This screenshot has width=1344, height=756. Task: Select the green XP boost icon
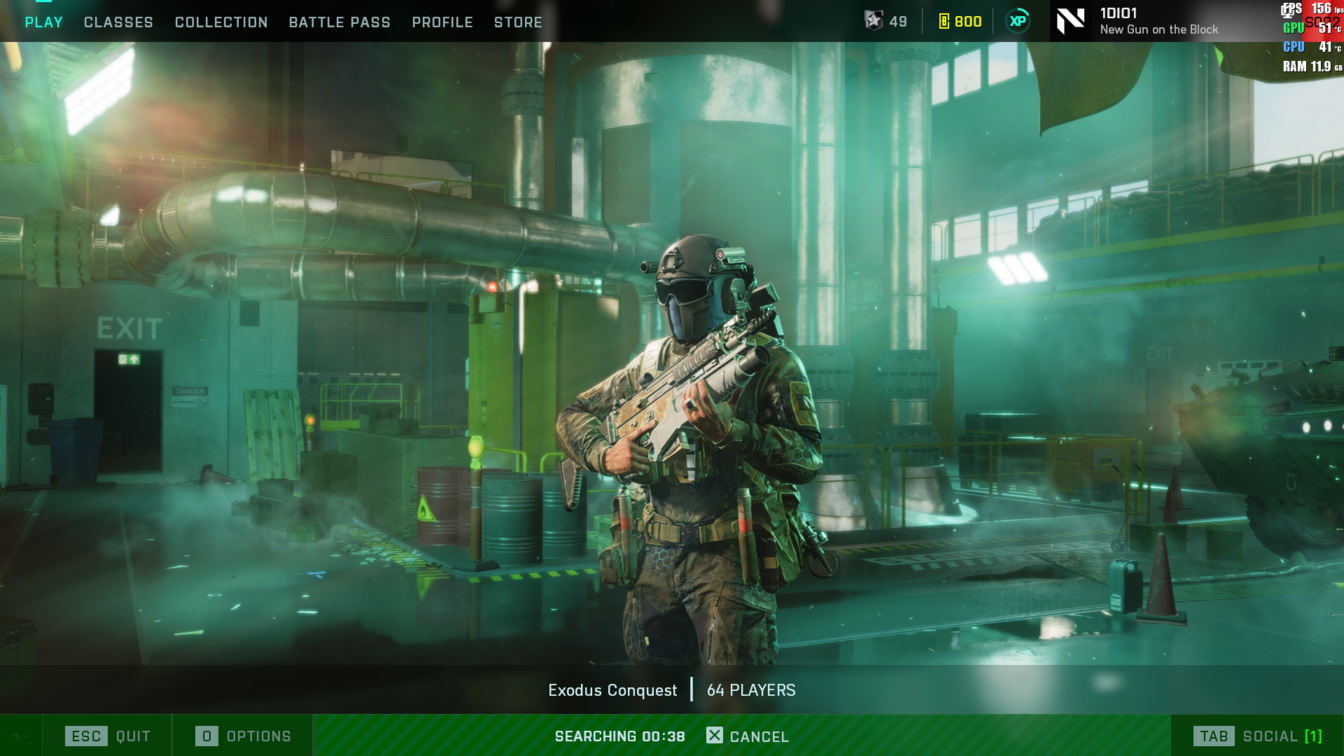1018,21
